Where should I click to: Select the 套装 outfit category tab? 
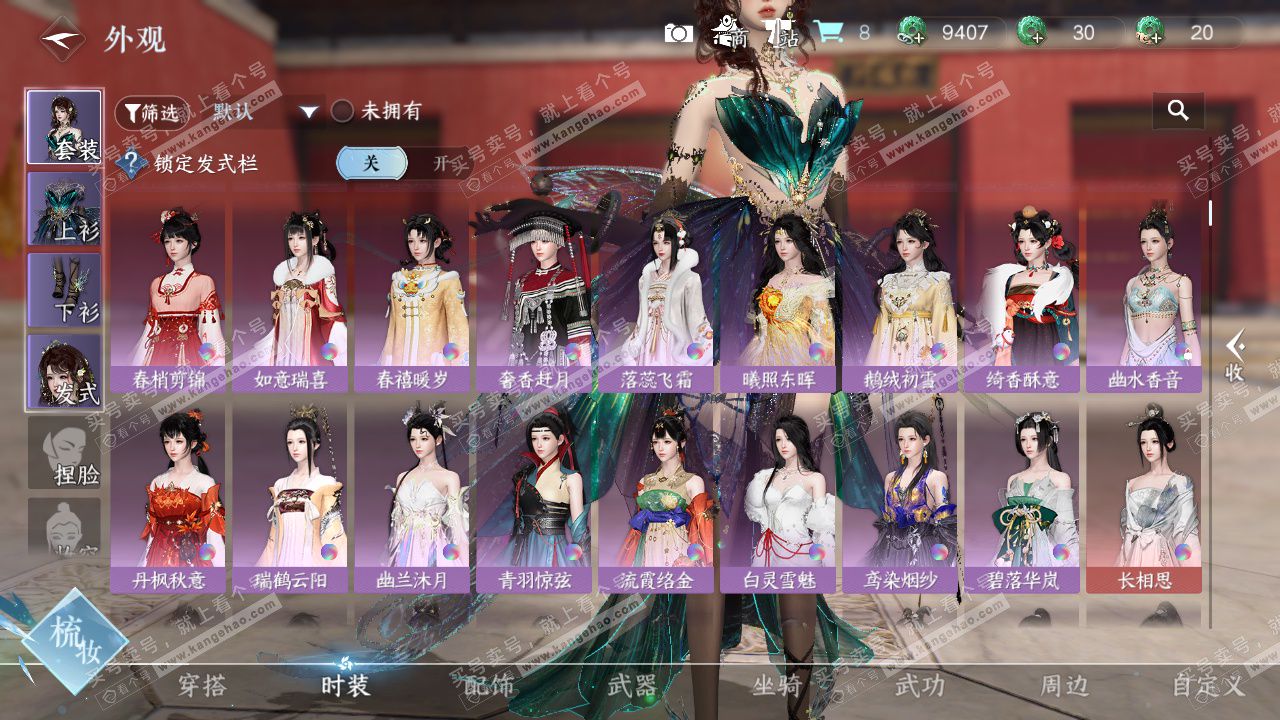point(64,127)
